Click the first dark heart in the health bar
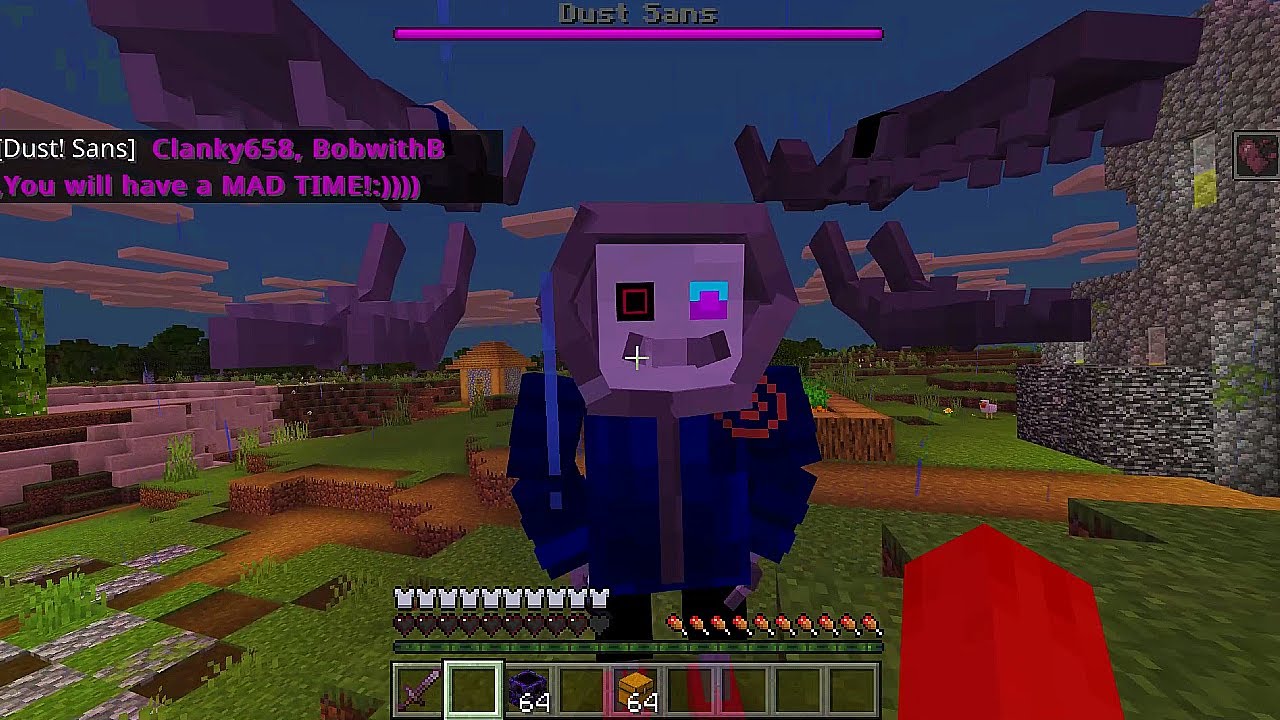This screenshot has width=1280, height=720. click(403, 625)
